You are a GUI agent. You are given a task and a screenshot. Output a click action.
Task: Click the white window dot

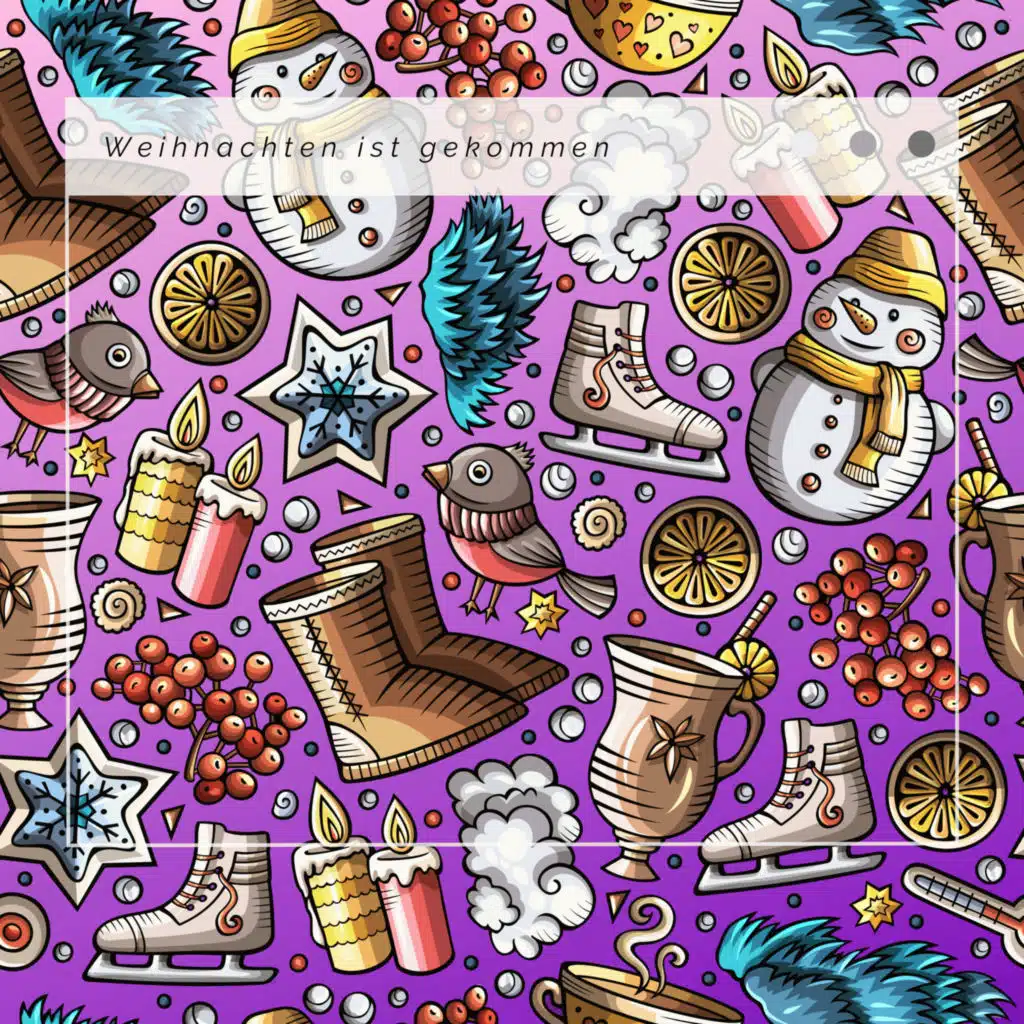tap(803, 144)
